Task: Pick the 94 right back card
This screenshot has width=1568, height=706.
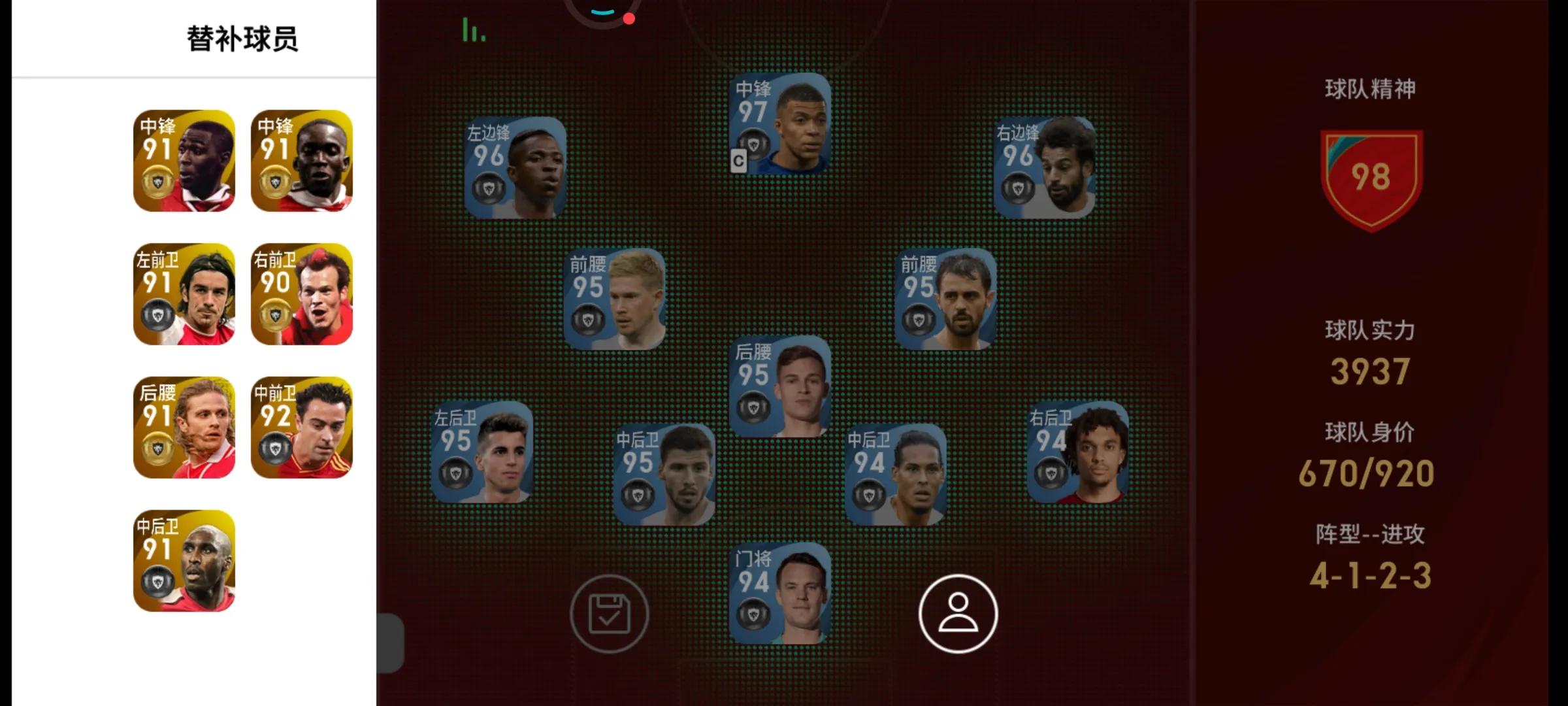Action: (x=1077, y=452)
